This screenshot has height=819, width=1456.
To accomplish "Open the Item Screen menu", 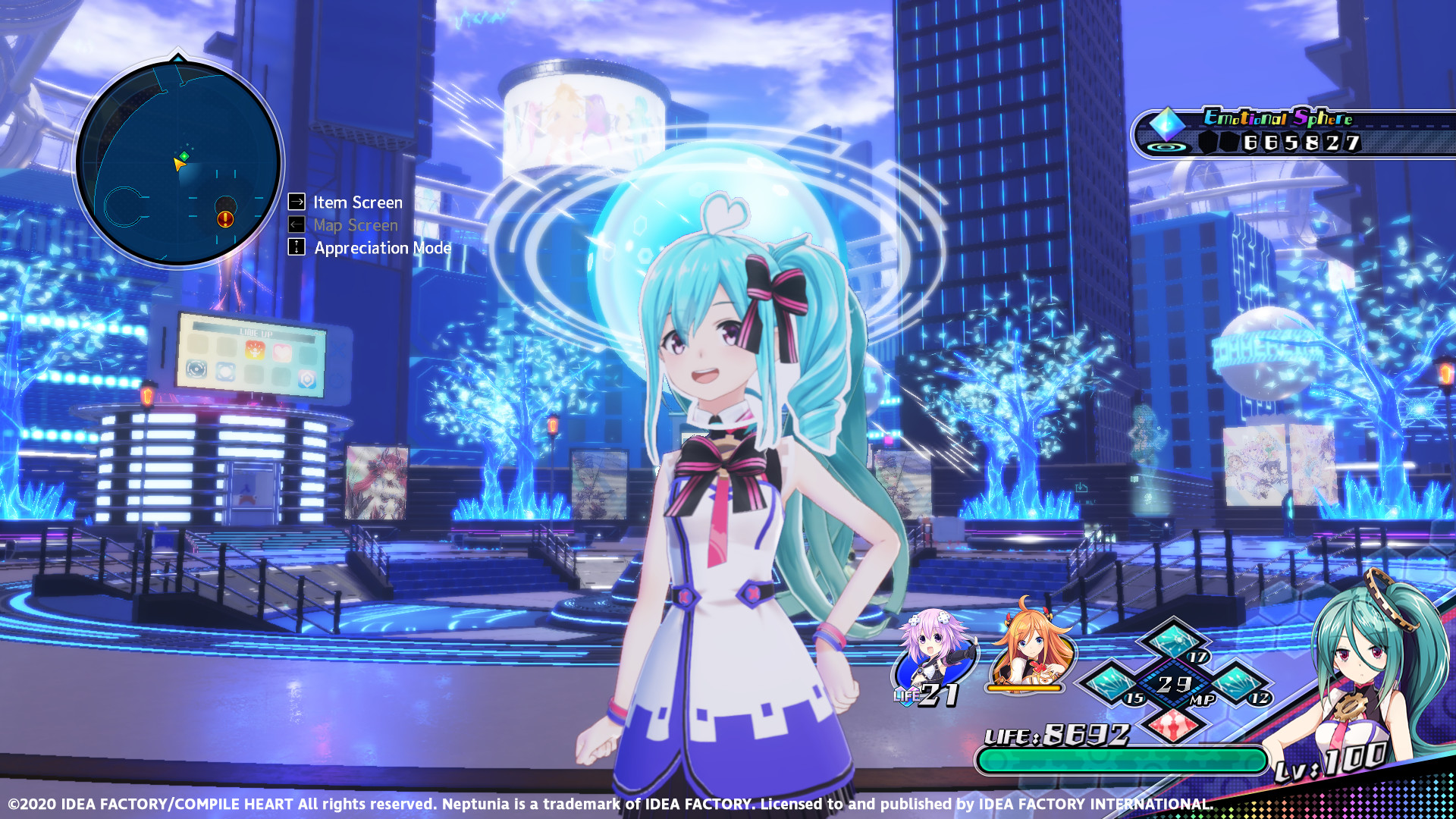I will point(356,202).
